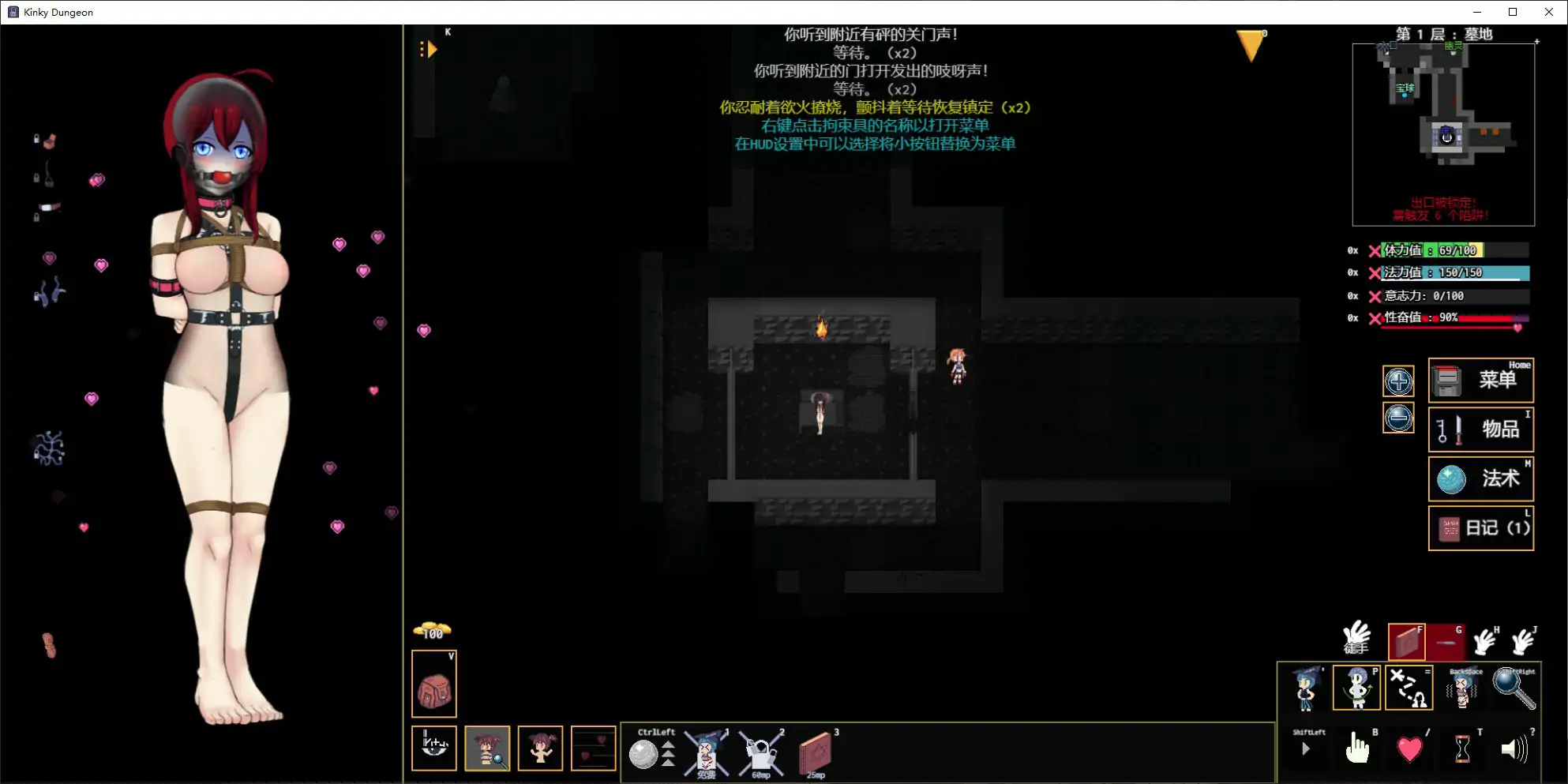The image size is (1568, 784).
Task: Mute the game with the speaker icon
Action: click(x=1513, y=748)
